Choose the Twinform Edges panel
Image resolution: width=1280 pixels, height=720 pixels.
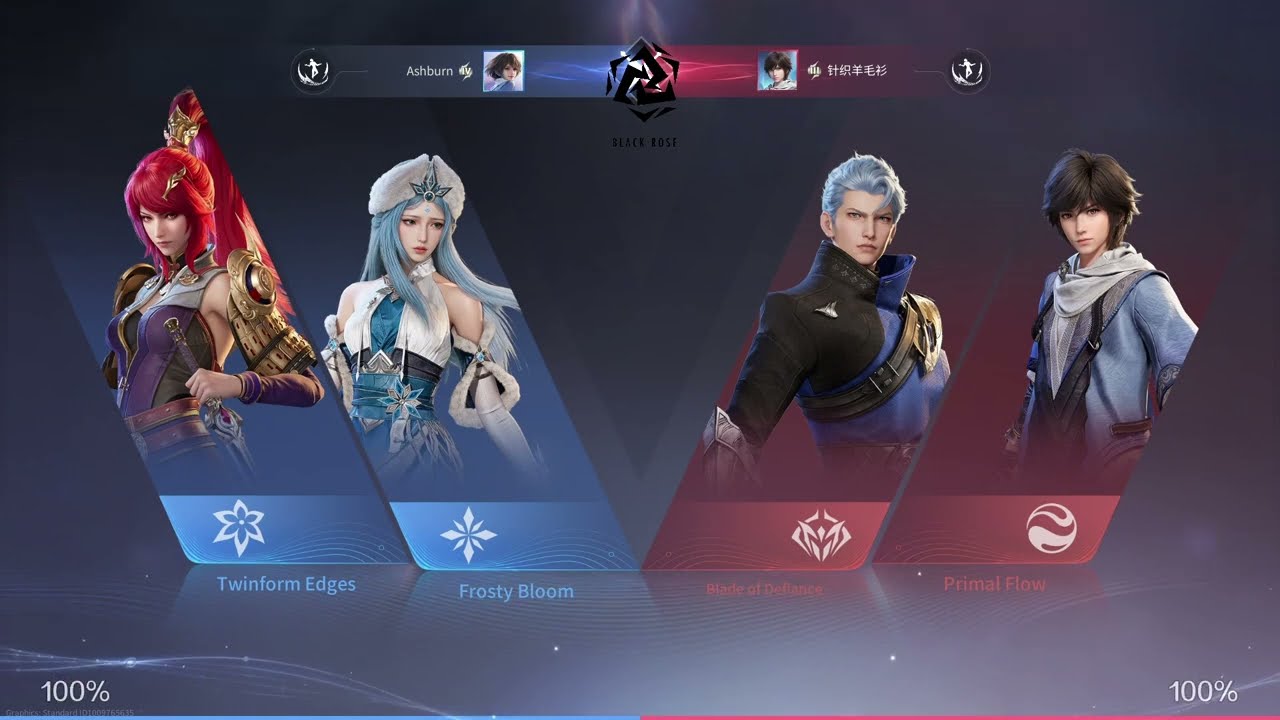(x=240, y=529)
